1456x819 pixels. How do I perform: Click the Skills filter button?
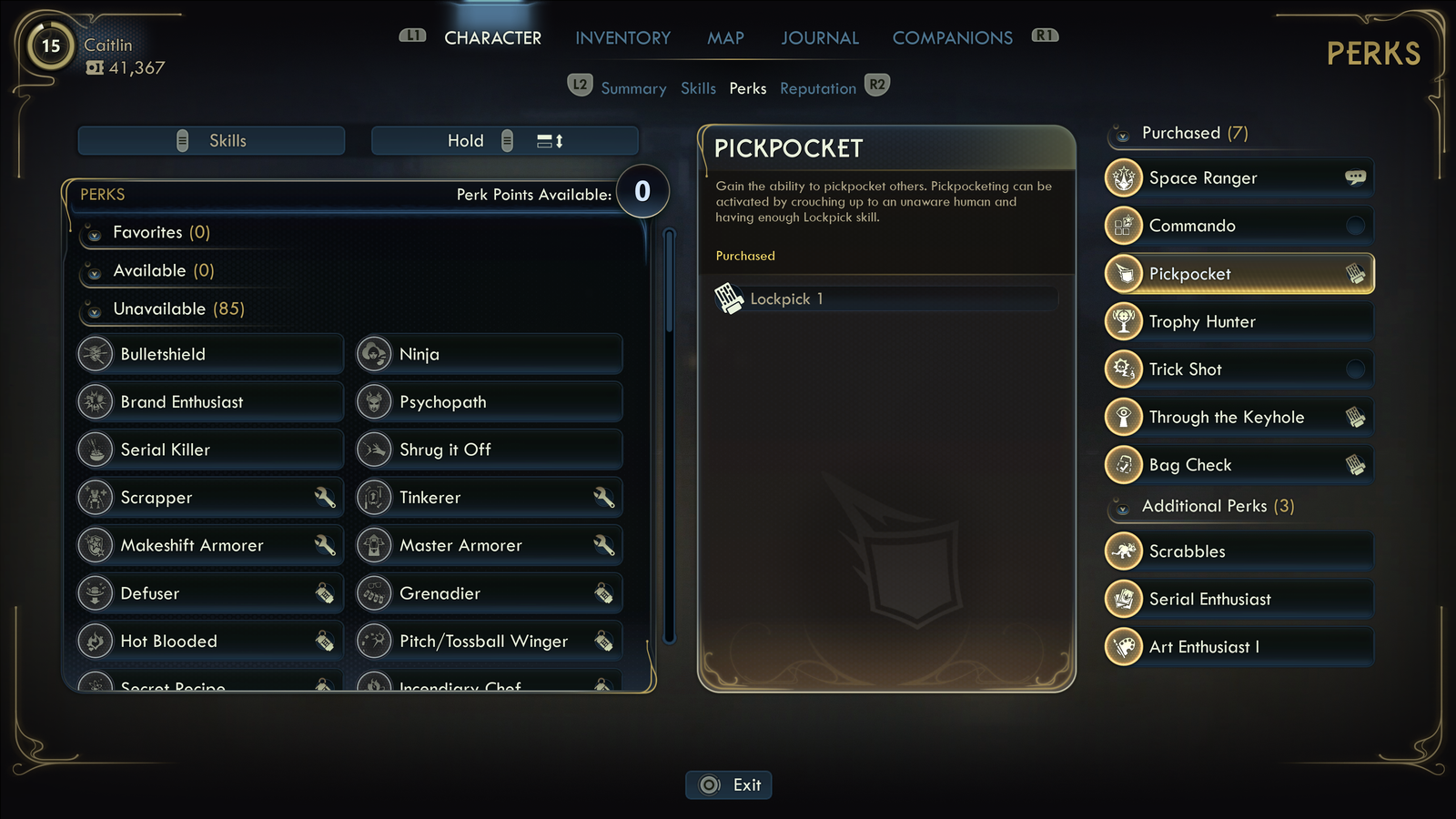[211, 141]
